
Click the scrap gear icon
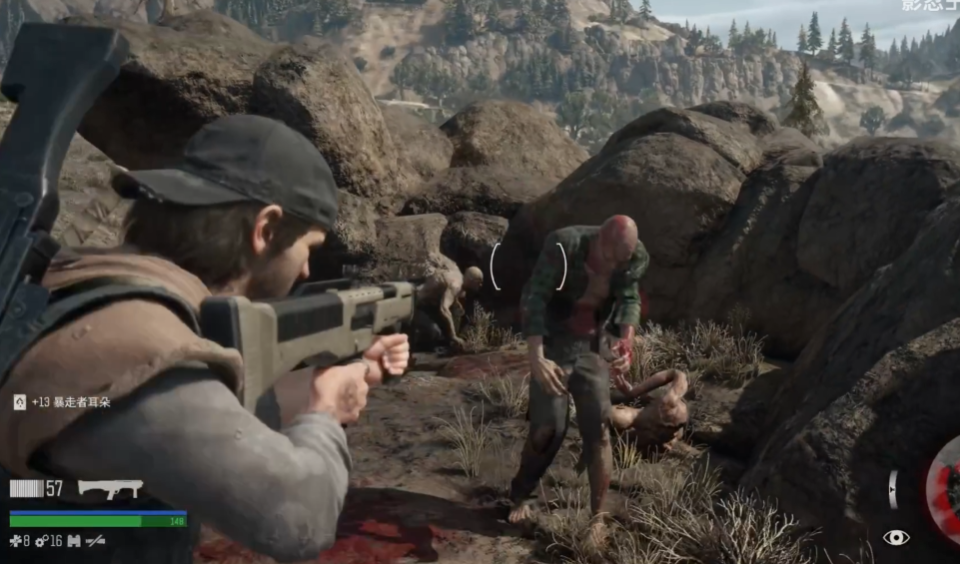pos(41,541)
